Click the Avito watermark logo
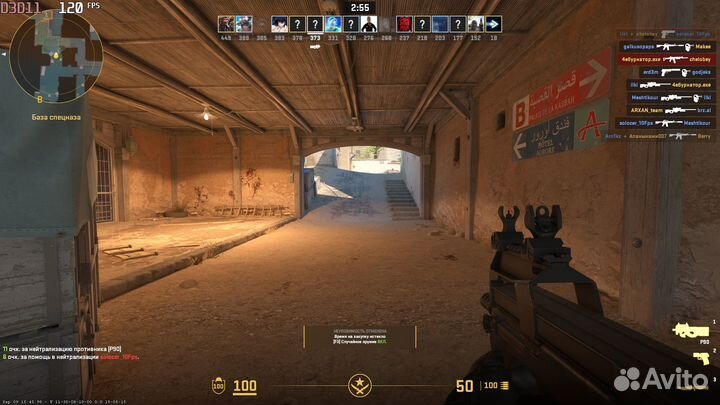The image size is (720, 405). tap(659, 379)
